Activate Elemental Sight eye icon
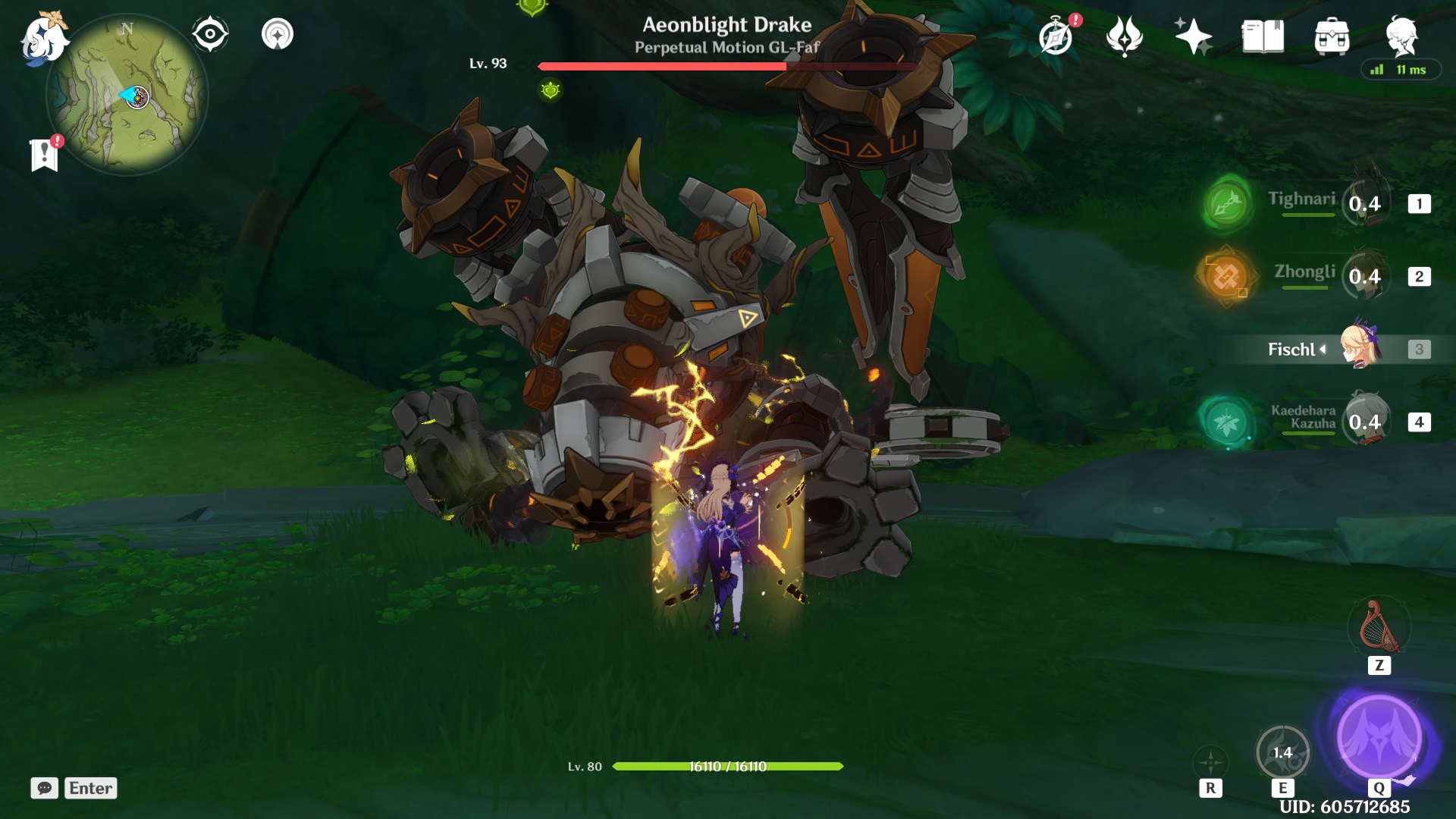 click(x=209, y=33)
